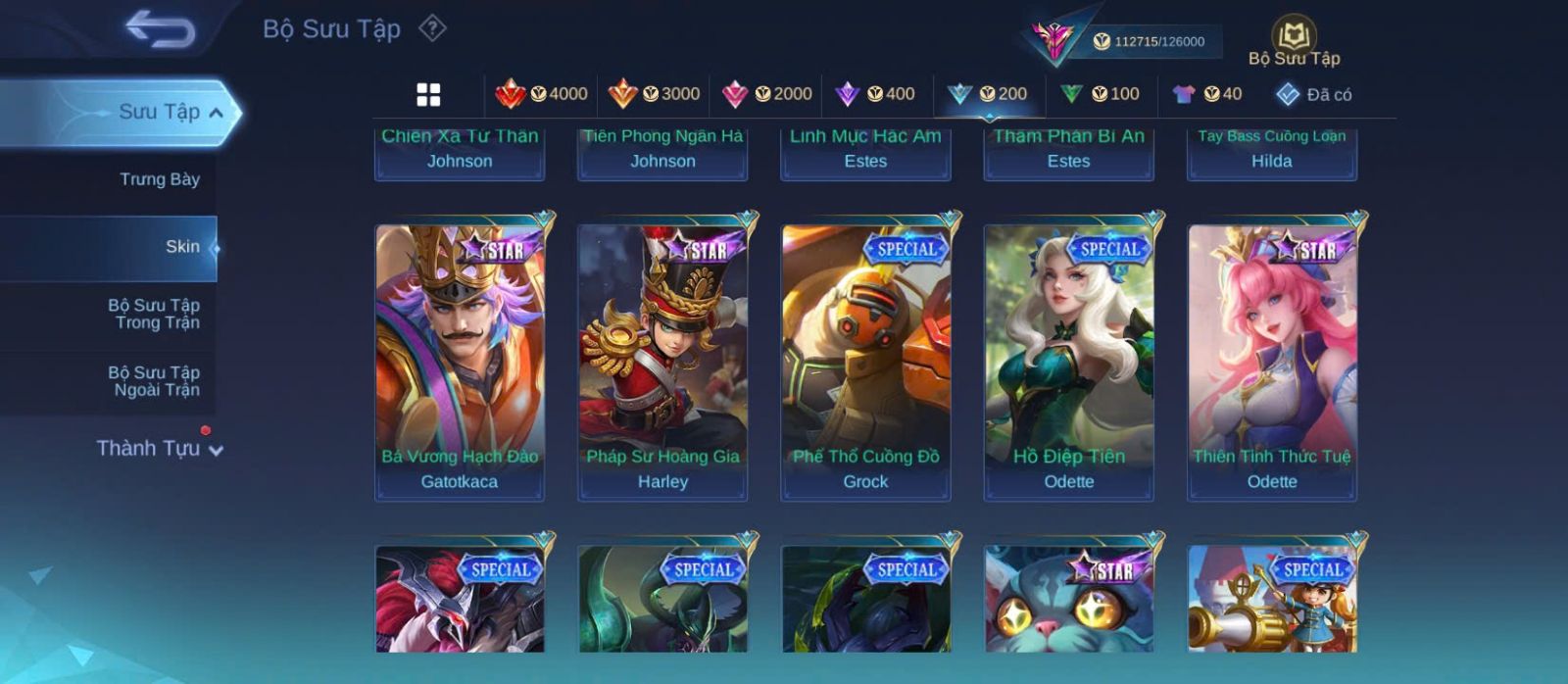Expand the Thành Tựu section
This screenshot has width=1568, height=684.
pos(160,449)
